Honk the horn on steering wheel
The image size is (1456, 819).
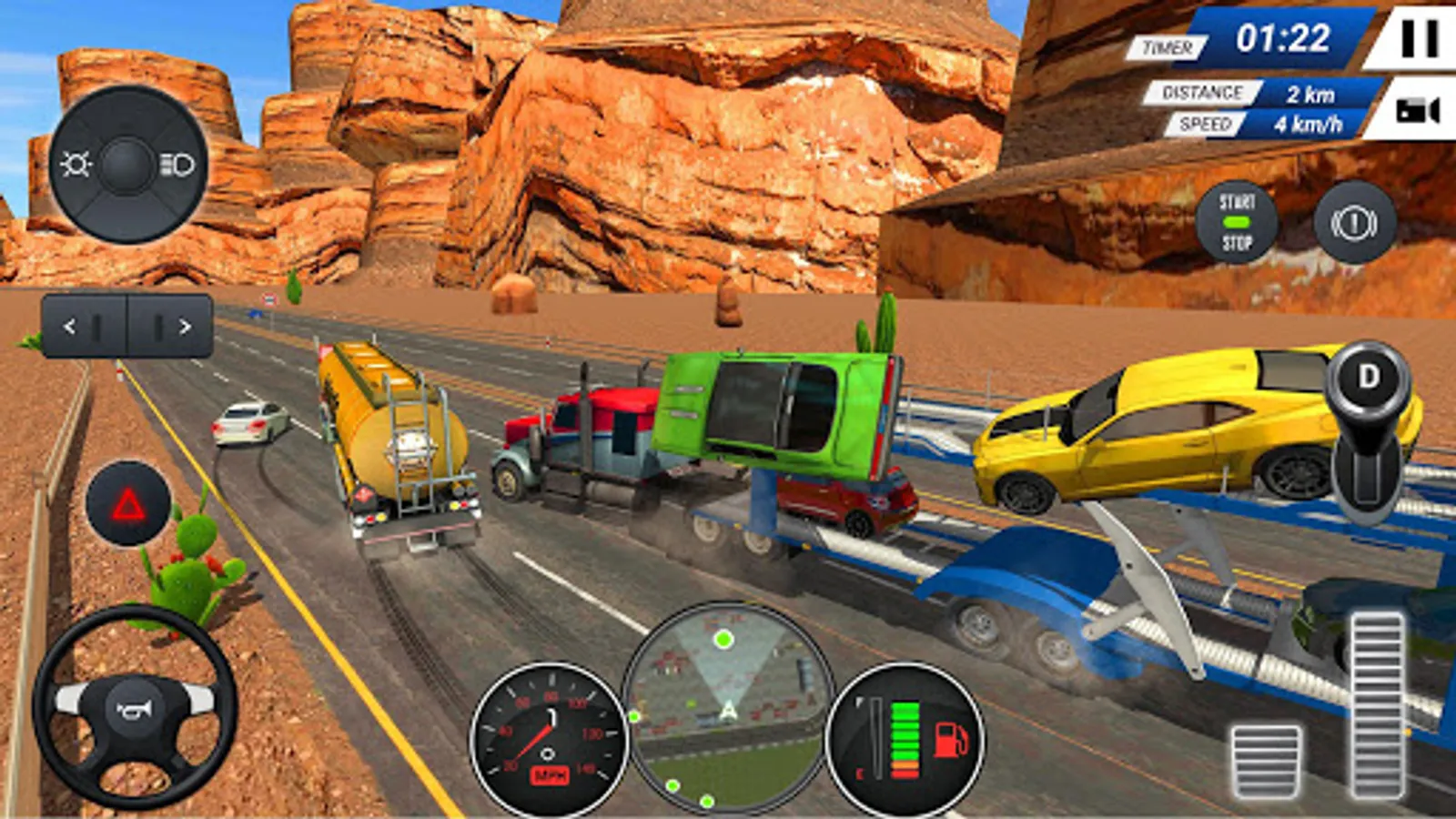[x=135, y=709]
